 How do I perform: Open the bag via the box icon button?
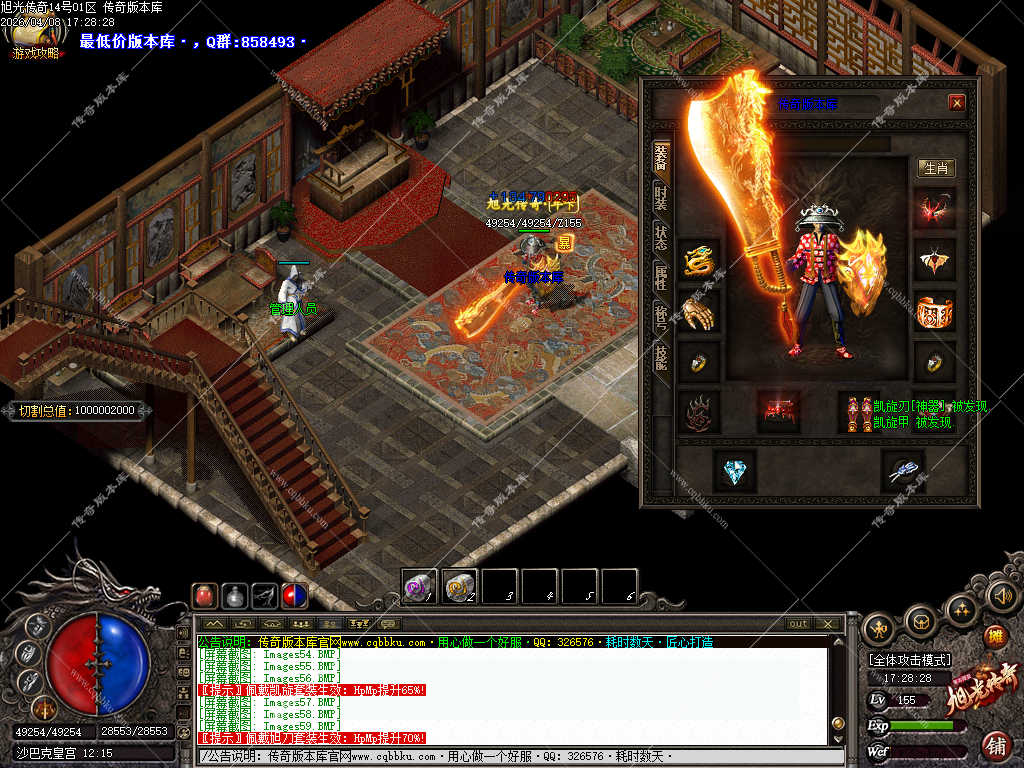pyautogui.click(x=921, y=620)
